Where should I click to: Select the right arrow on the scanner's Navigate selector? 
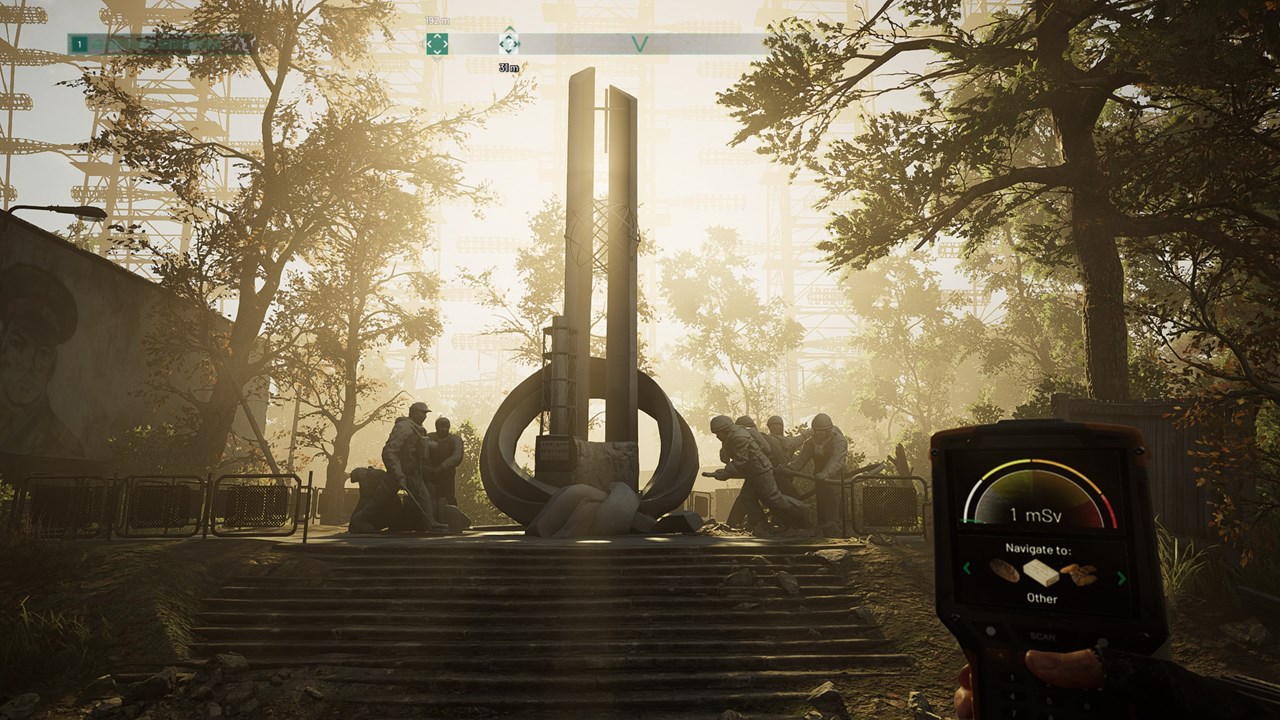pyautogui.click(x=1120, y=577)
